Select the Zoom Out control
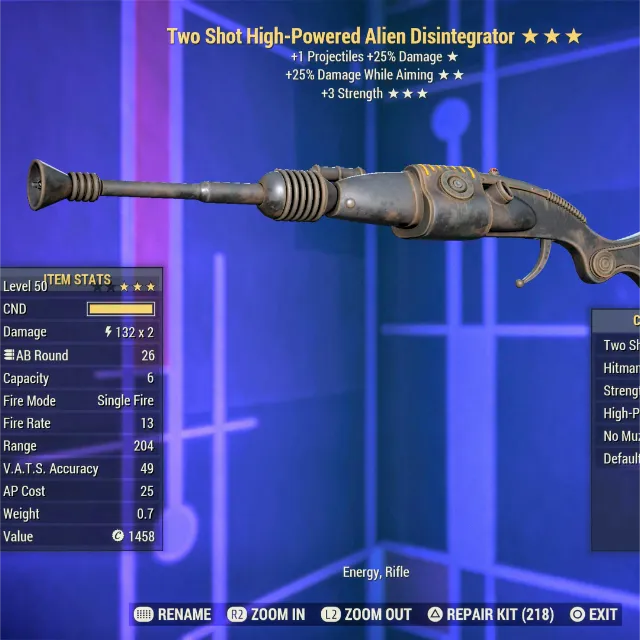This screenshot has height=640, width=640. (x=366, y=614)
